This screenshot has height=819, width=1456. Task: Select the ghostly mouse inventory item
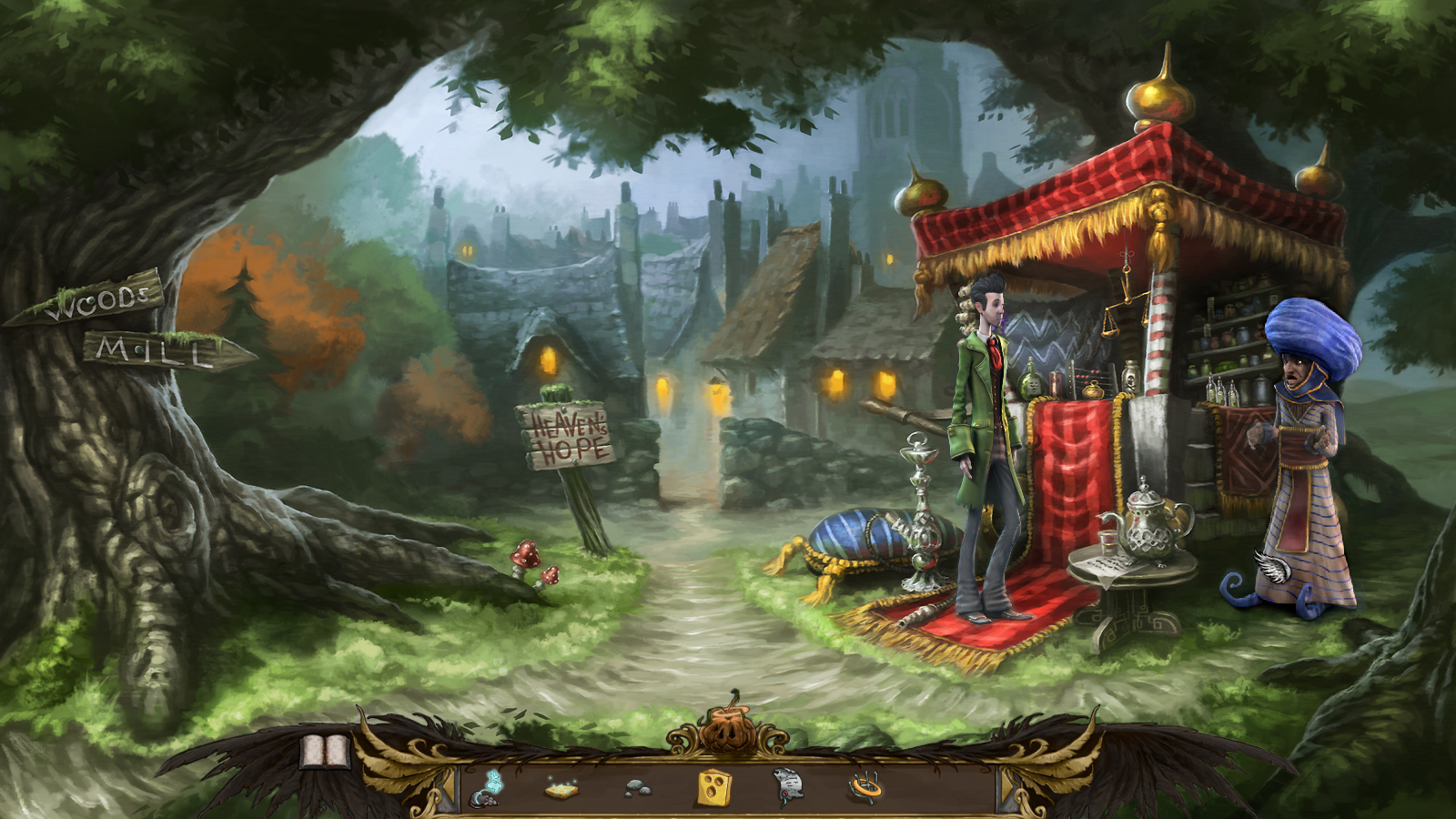point(483,794)
